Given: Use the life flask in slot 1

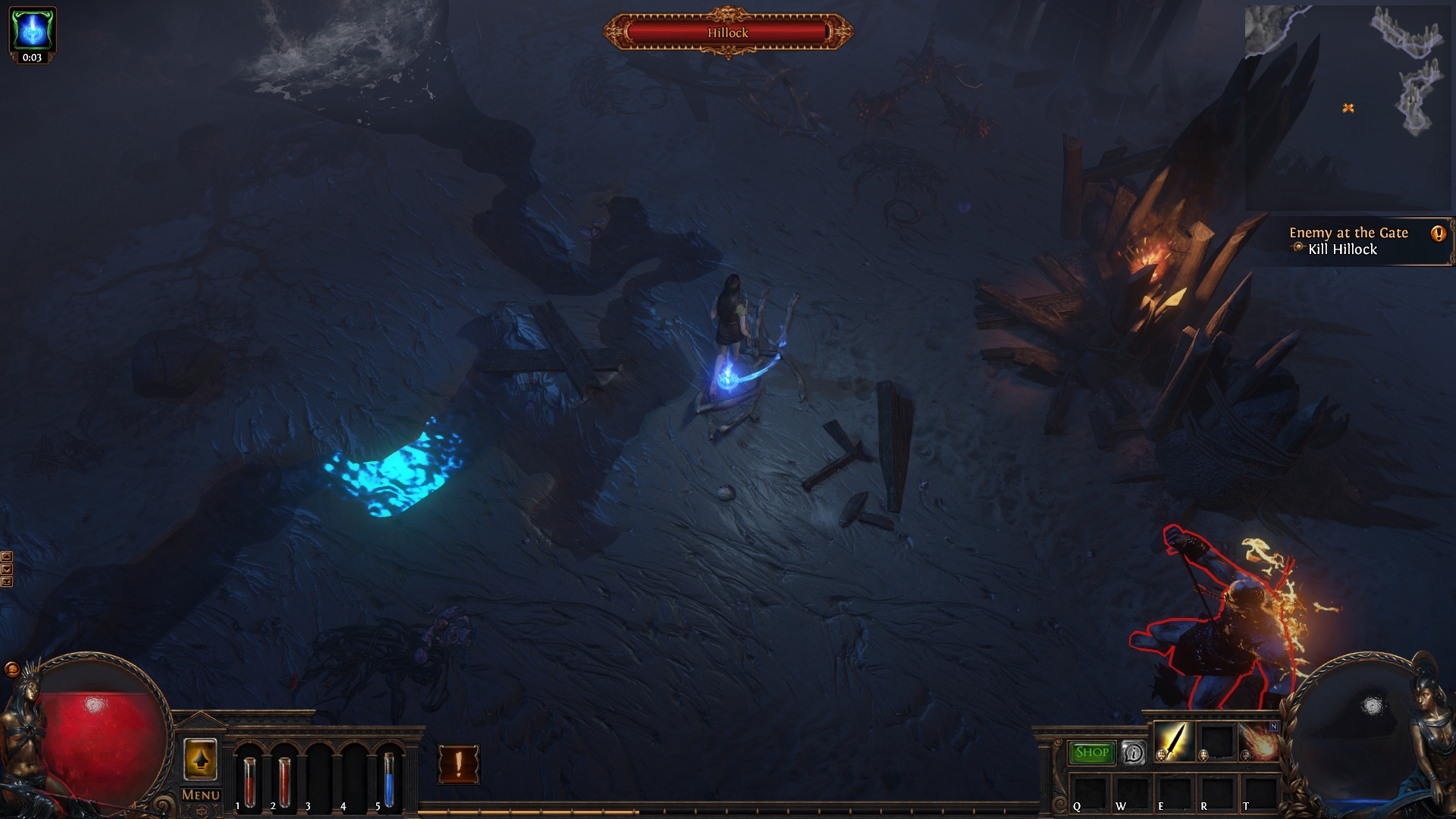Looking at the screenshot, I should click(249, 781).
